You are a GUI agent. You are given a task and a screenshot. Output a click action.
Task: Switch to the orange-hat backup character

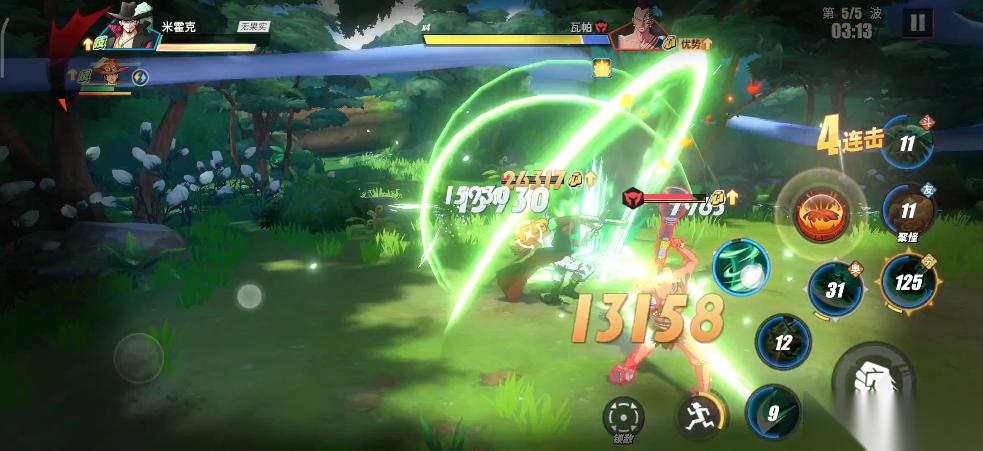[106, 75]
